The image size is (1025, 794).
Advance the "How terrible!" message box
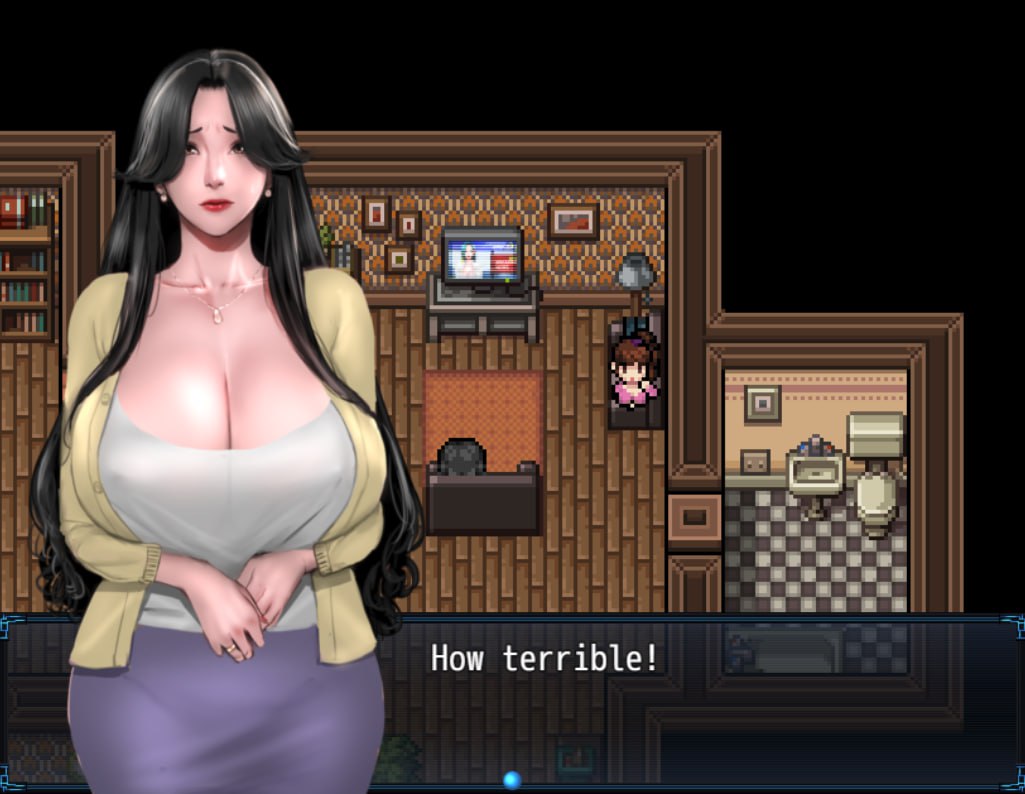pos(545,658)
